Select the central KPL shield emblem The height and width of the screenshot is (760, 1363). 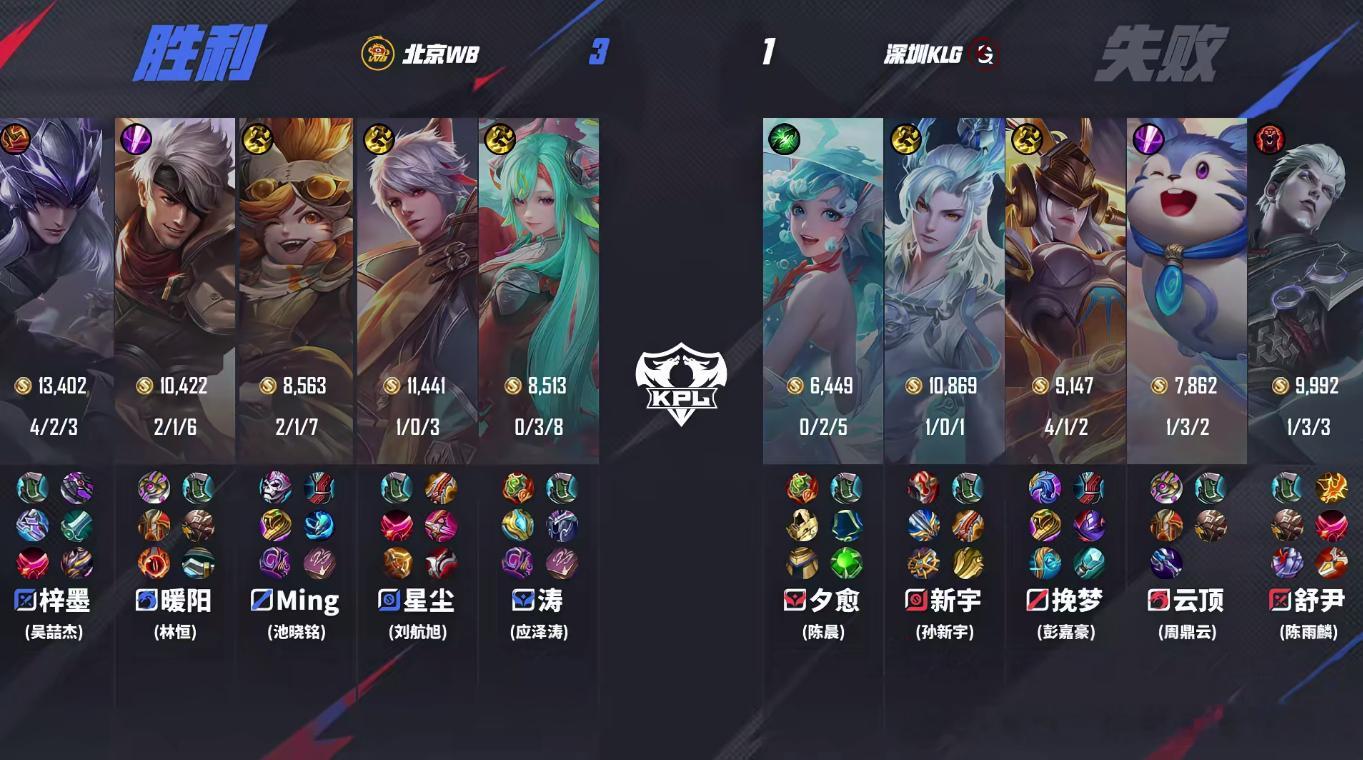pos(682,385)
